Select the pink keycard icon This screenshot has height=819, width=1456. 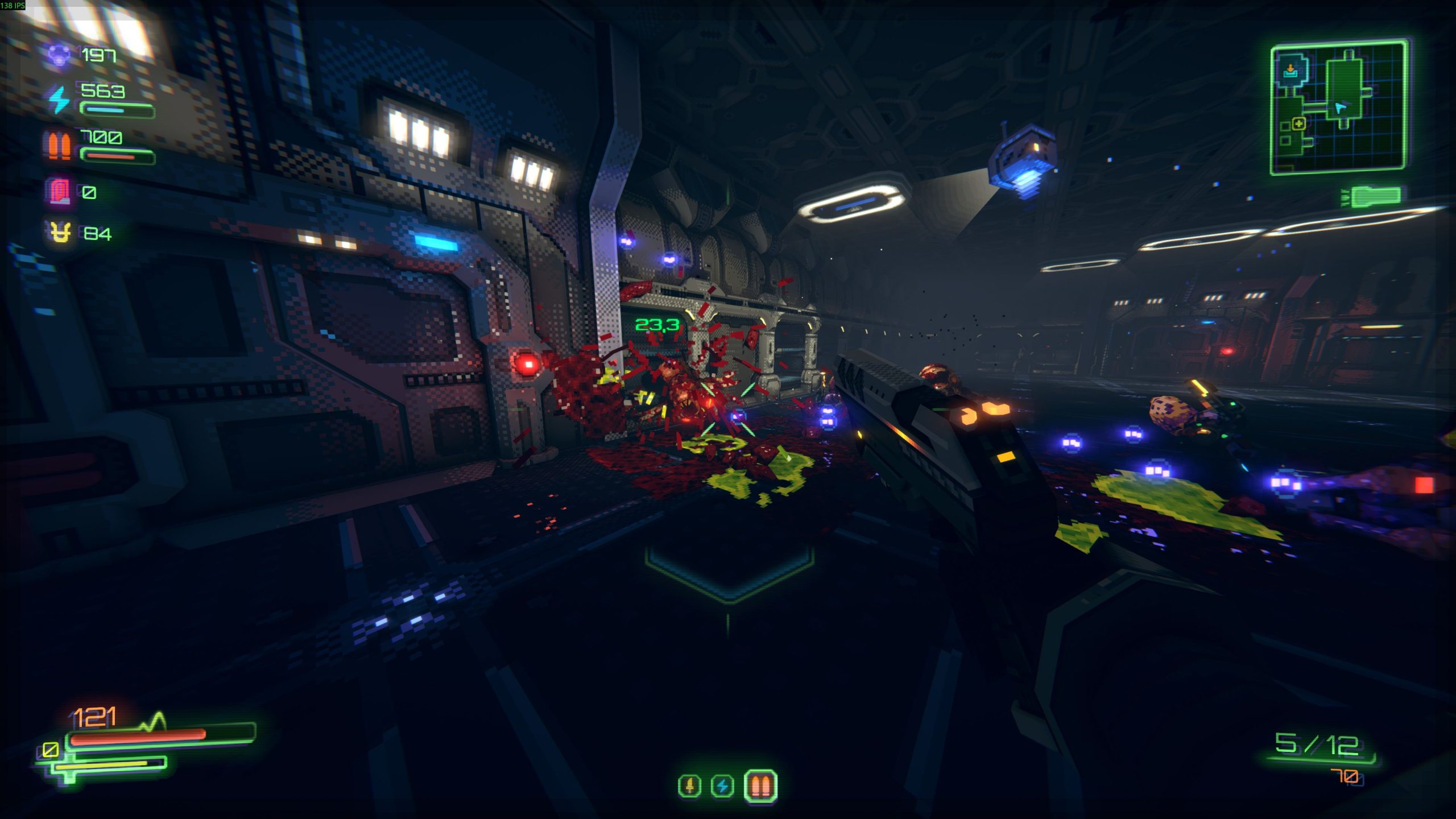coord(59,192)
